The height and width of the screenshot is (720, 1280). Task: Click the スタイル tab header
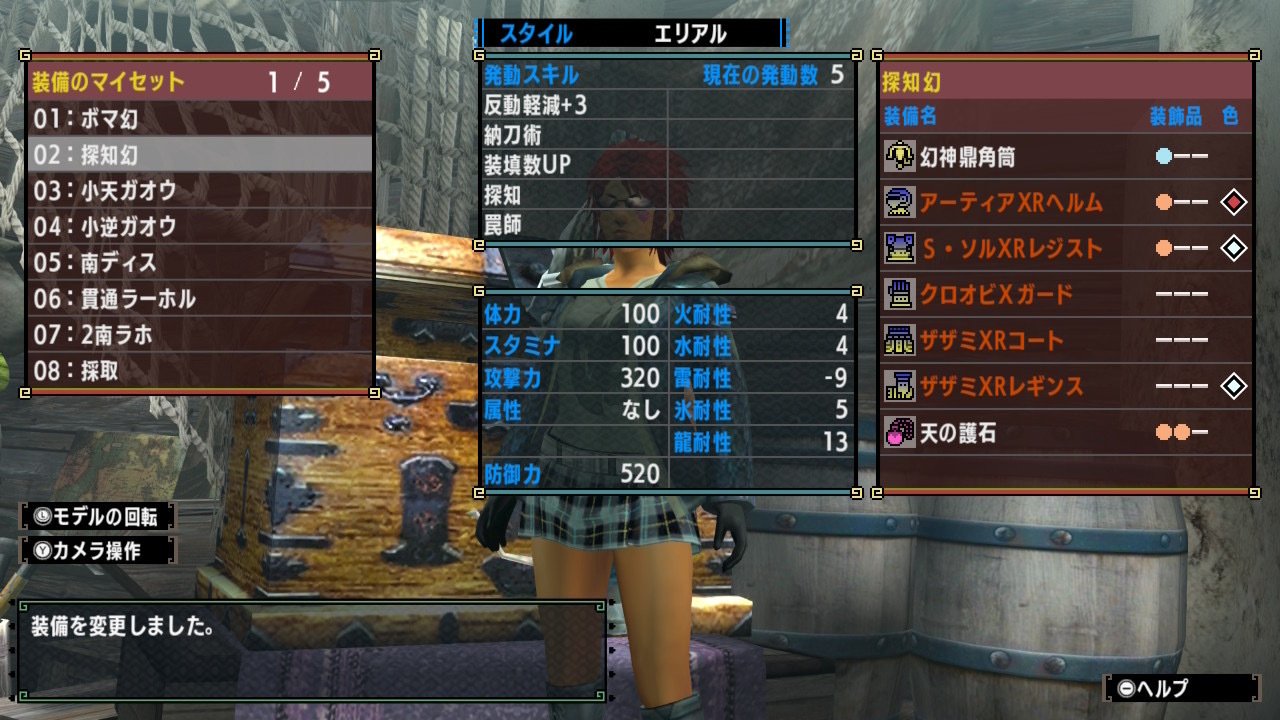(537, 33)
